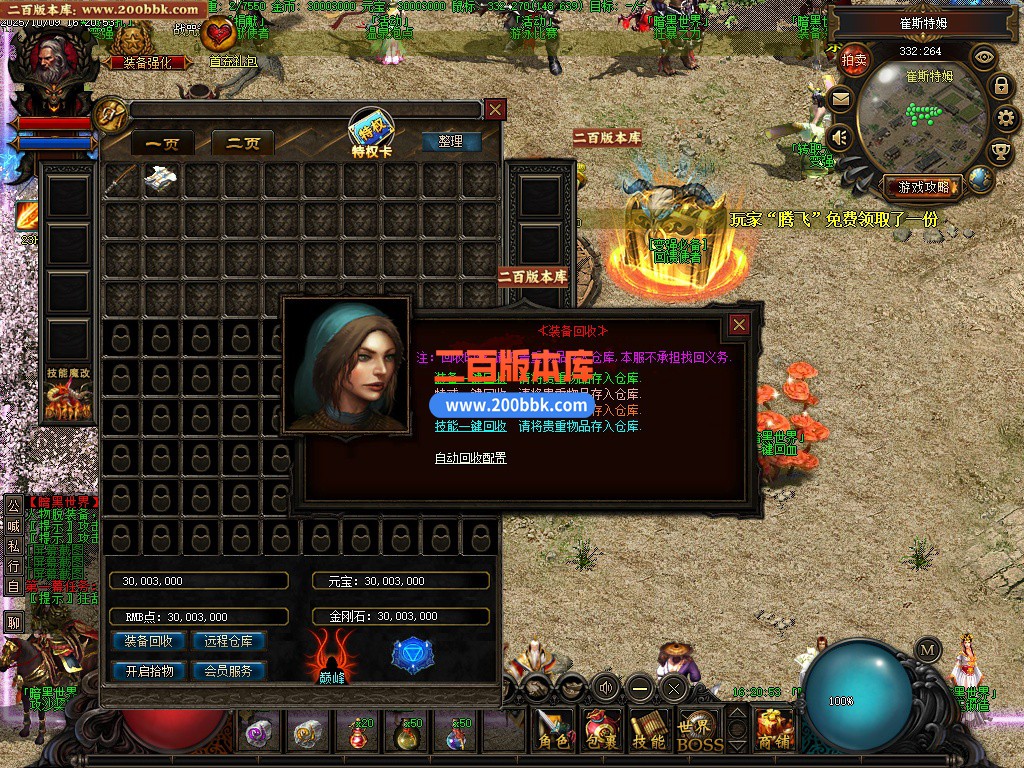Open the 拍卖 auction house
Image resolution: width=1024 pixels, height=768 pixels.
point(853,60)
